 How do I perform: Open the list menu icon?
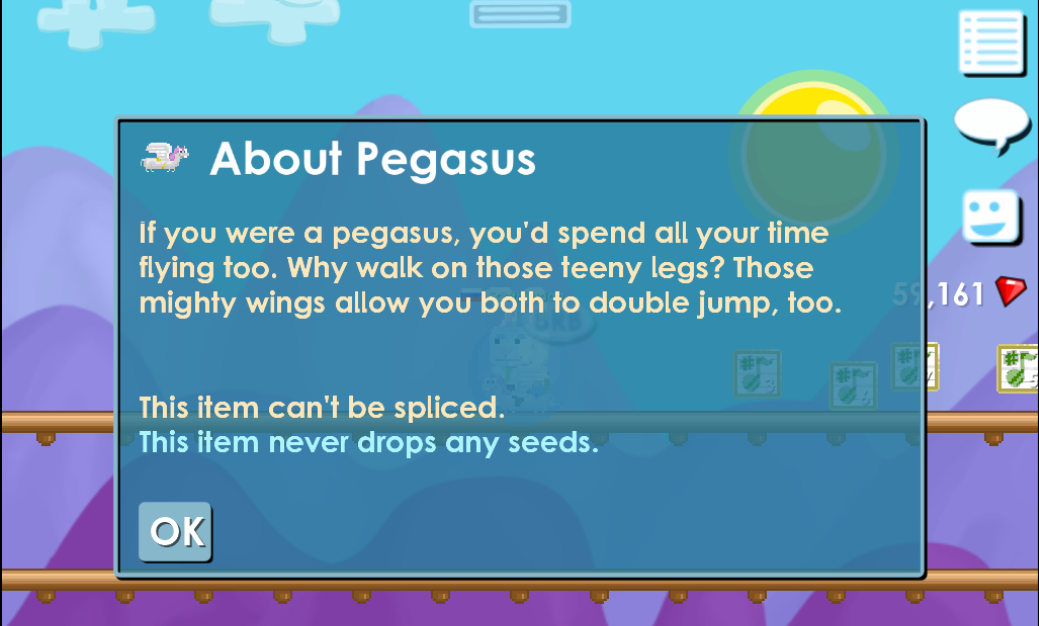991,43
